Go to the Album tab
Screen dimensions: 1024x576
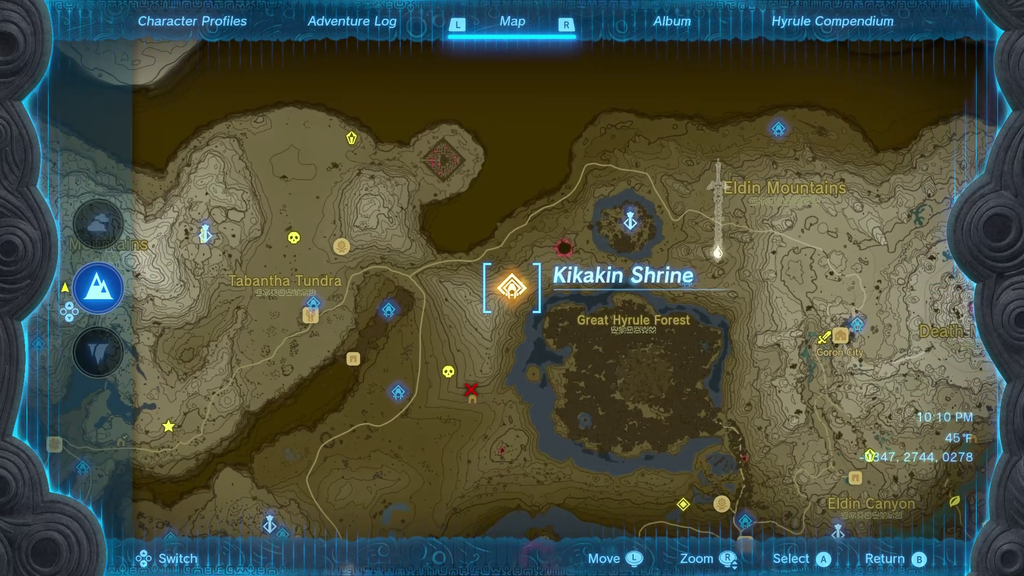click(x=672, y=21)
